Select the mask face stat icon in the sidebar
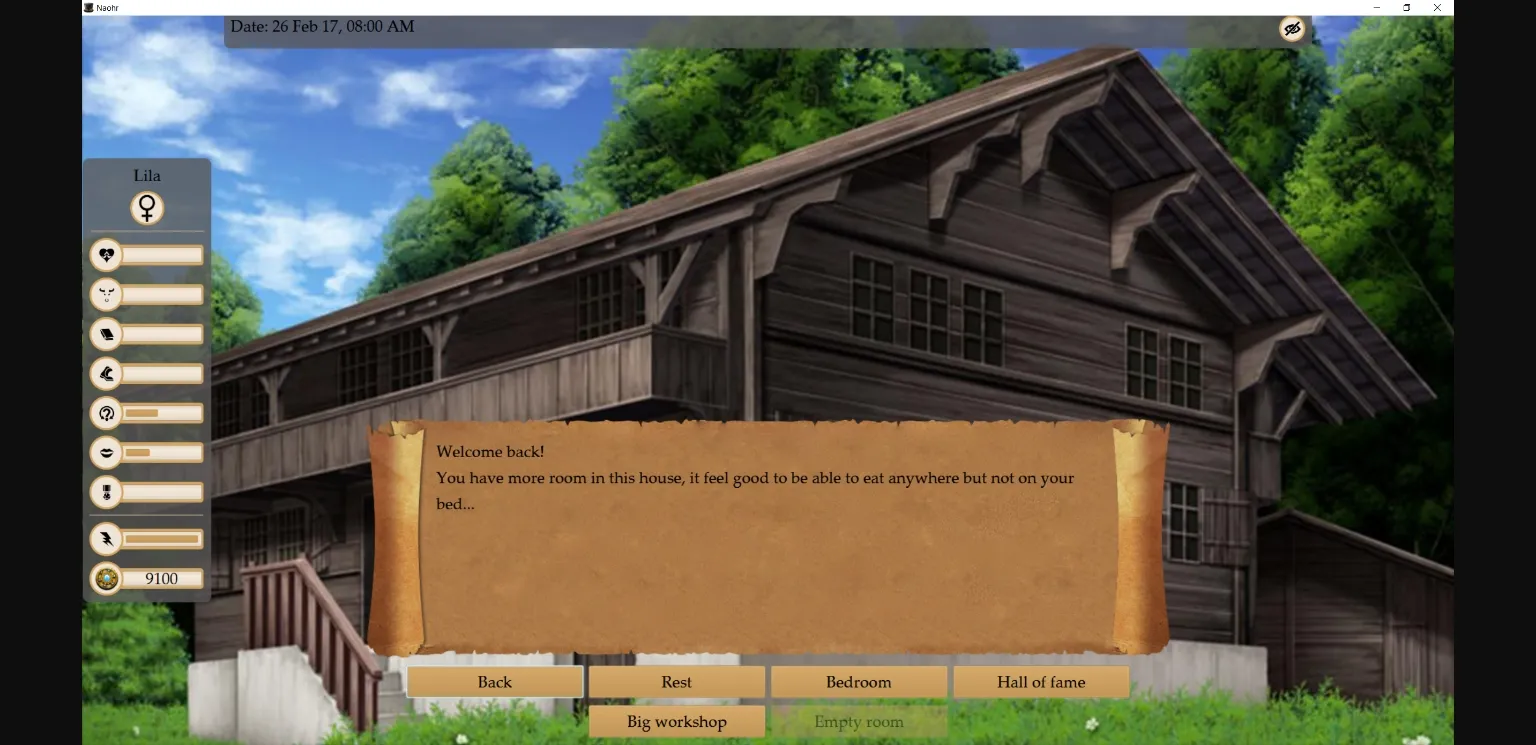 tap(106, 294)
